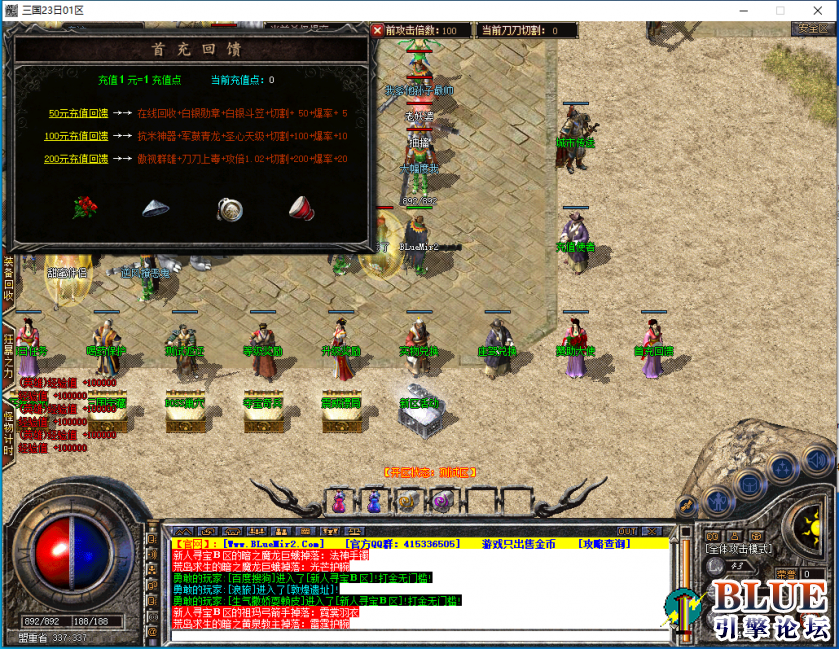The height and width of the screenshot is (649, 839).
Task: Toggle the 全体攻击模式 attack mode label
Action: [x=737, y=549]
